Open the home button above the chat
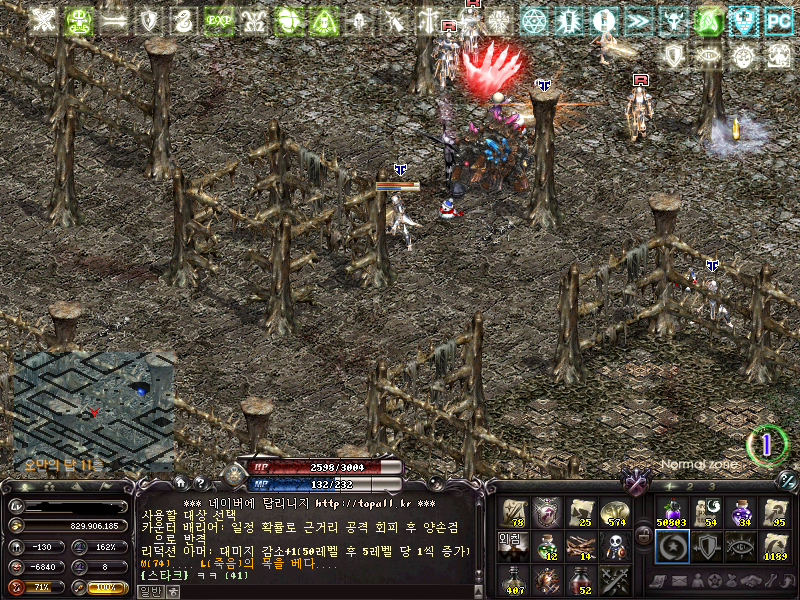 point(183,483)
